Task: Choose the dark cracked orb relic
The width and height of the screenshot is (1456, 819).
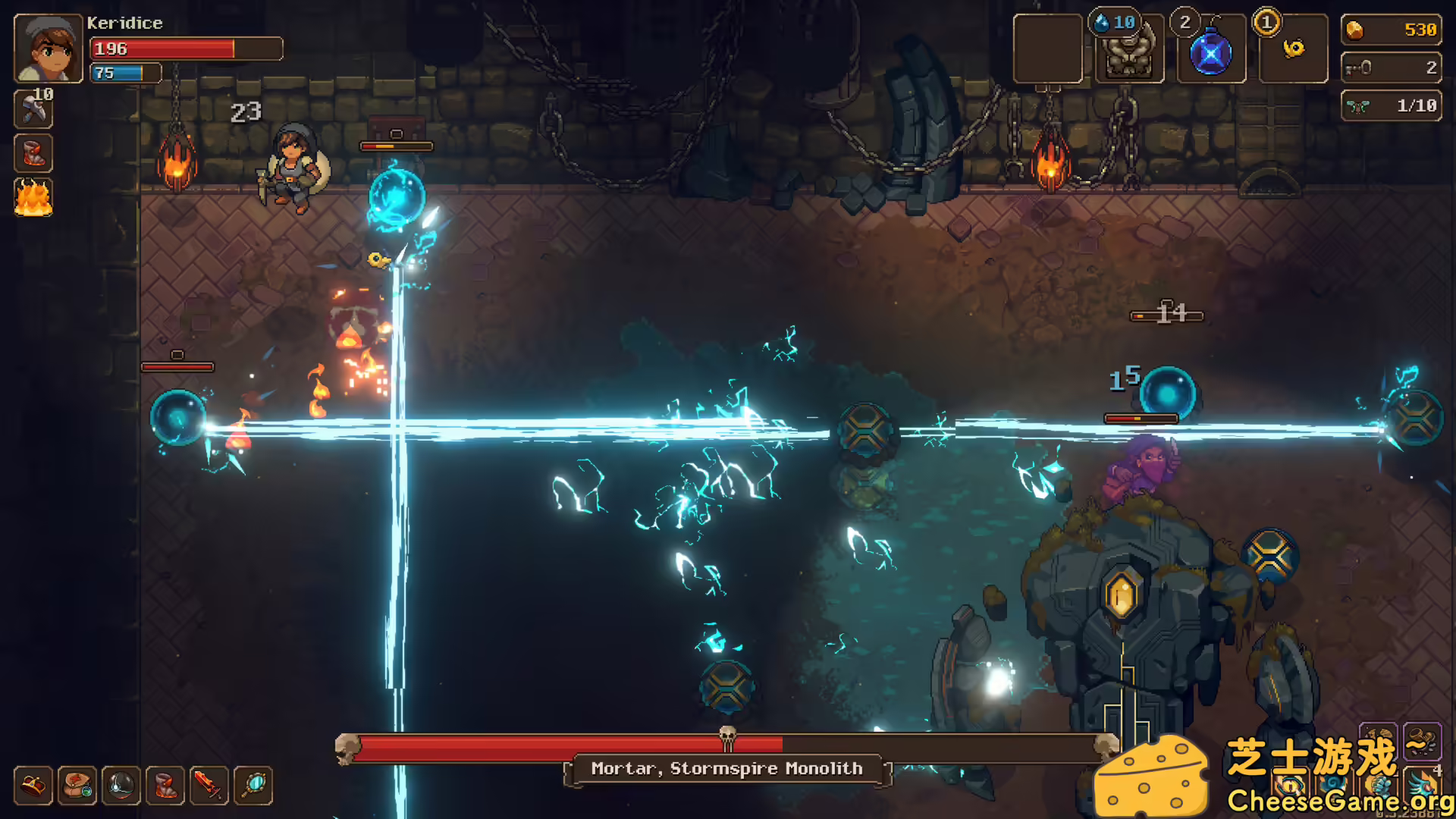Action: (121, 786)
